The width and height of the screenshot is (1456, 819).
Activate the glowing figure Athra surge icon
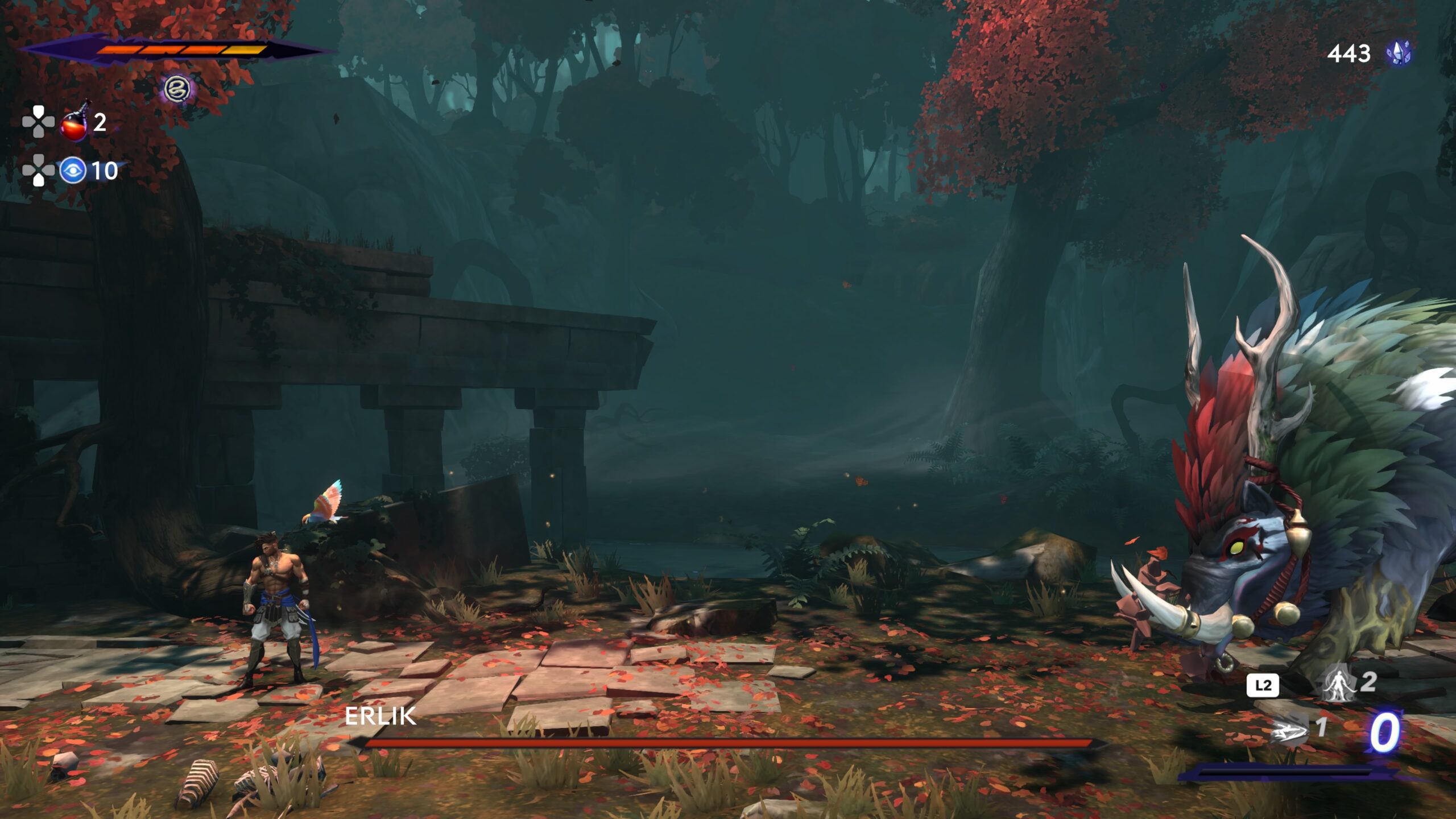(1338, 682)
